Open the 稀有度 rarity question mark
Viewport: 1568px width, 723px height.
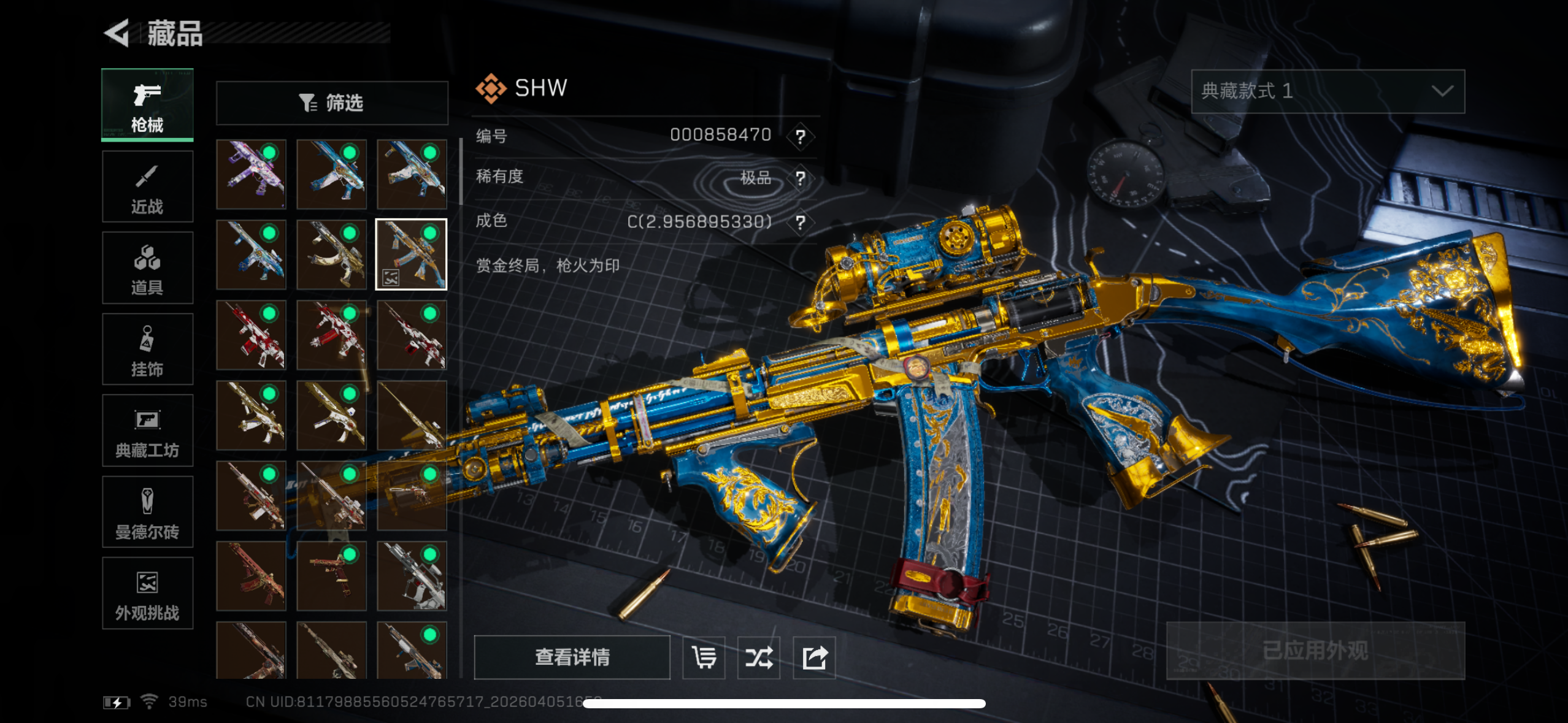(800, 178)
